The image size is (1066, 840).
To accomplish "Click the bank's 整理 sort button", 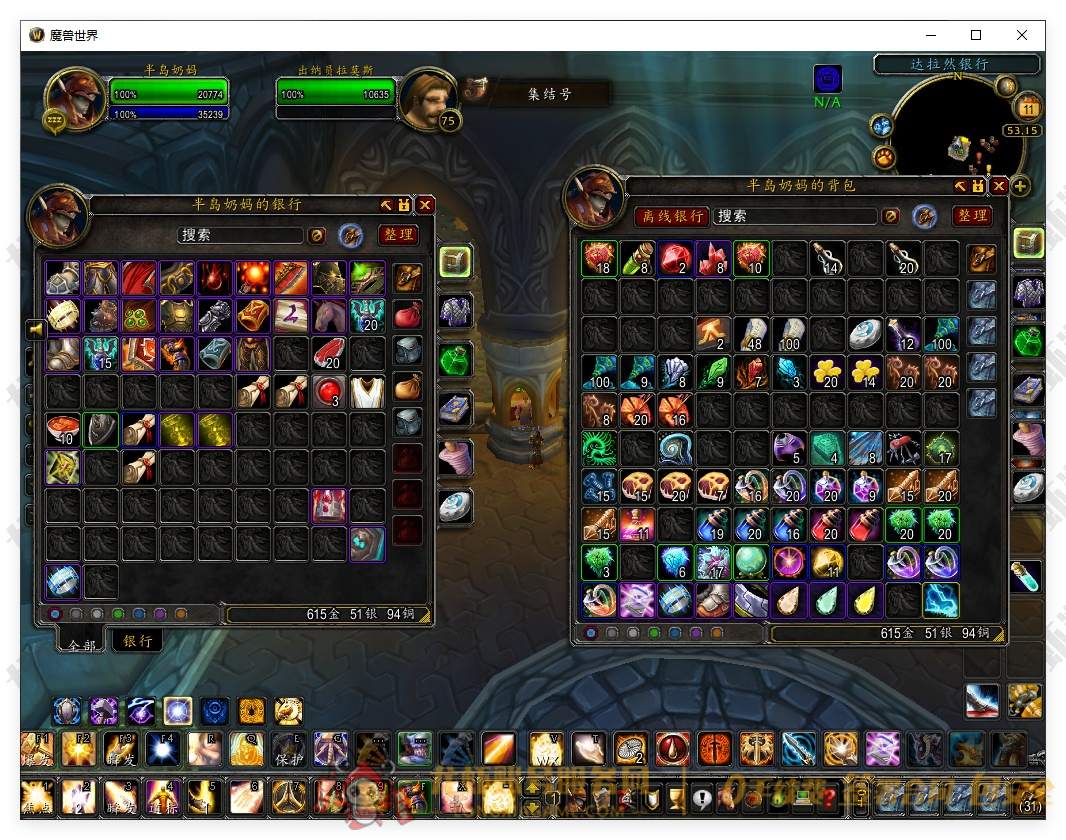I will click(x=398, y=235).
